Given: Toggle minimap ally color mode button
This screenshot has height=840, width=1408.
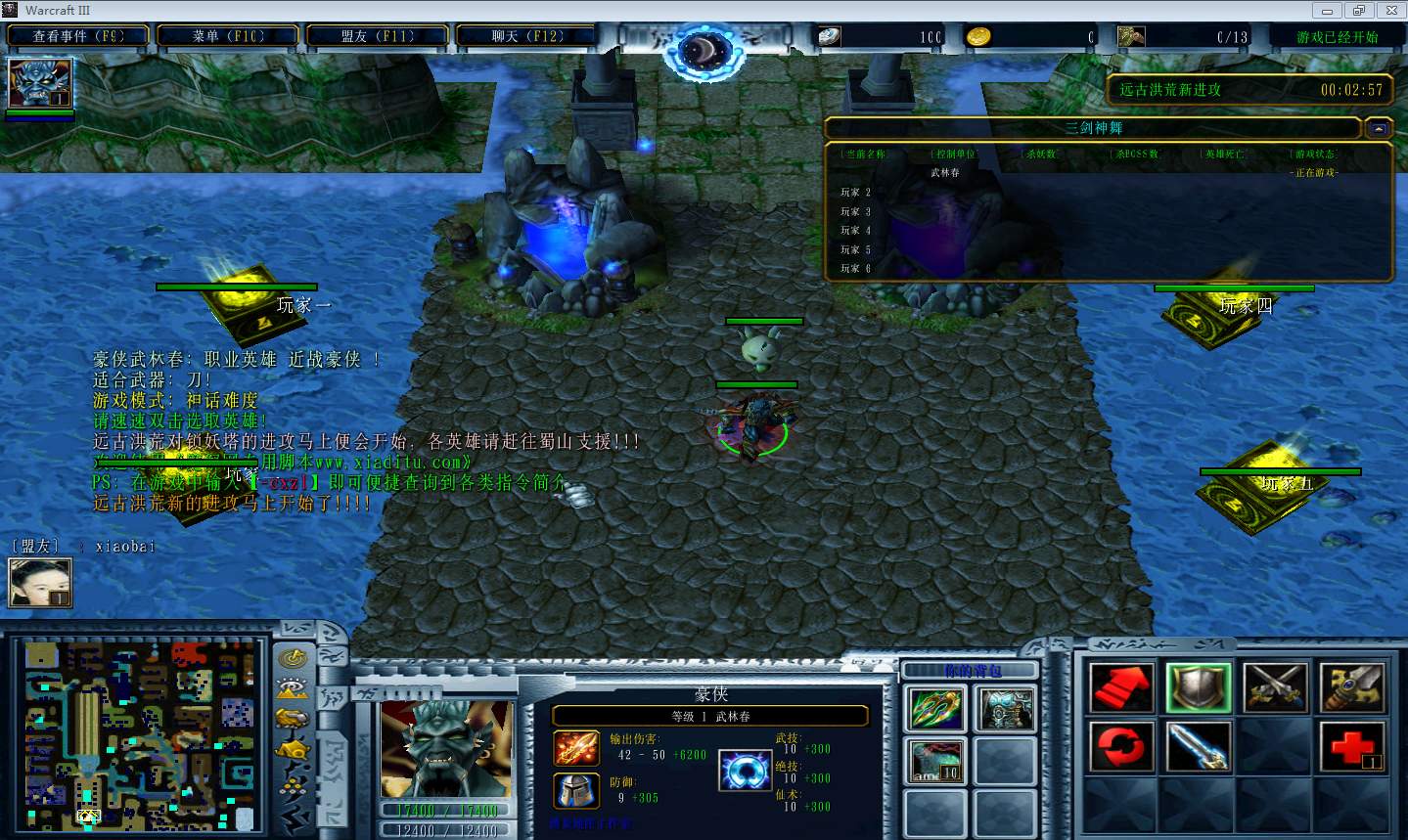Looking at the screenshot, I should (294, 719).
